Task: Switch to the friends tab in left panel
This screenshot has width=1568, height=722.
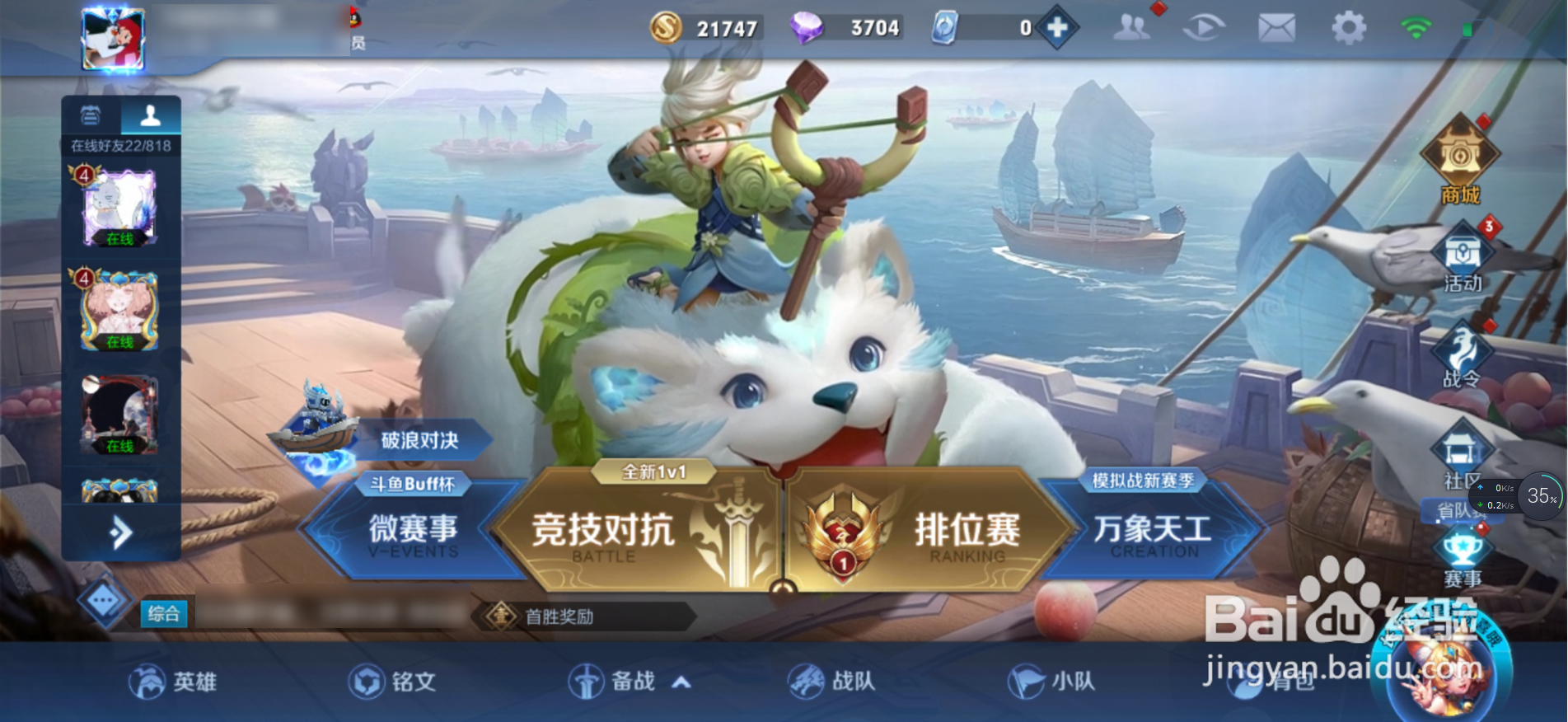Action: 151,115
